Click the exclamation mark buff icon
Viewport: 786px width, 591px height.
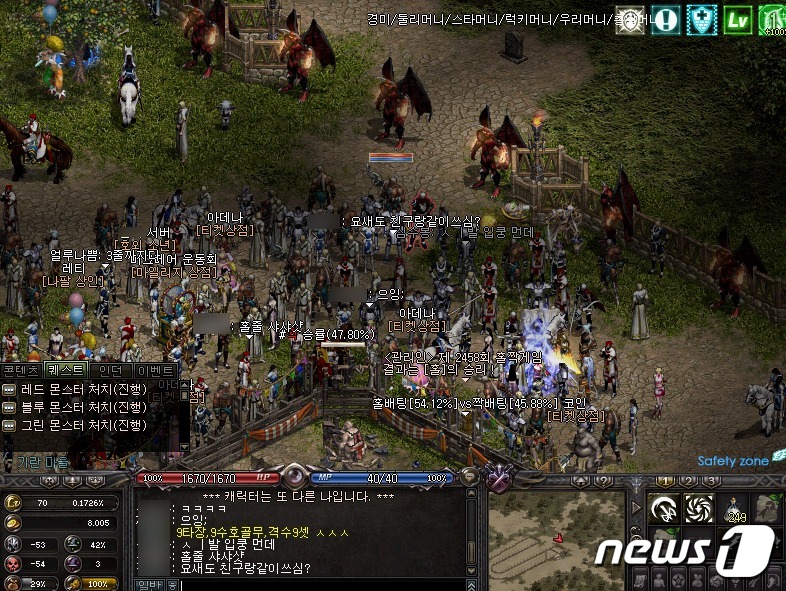click(665, 20)
